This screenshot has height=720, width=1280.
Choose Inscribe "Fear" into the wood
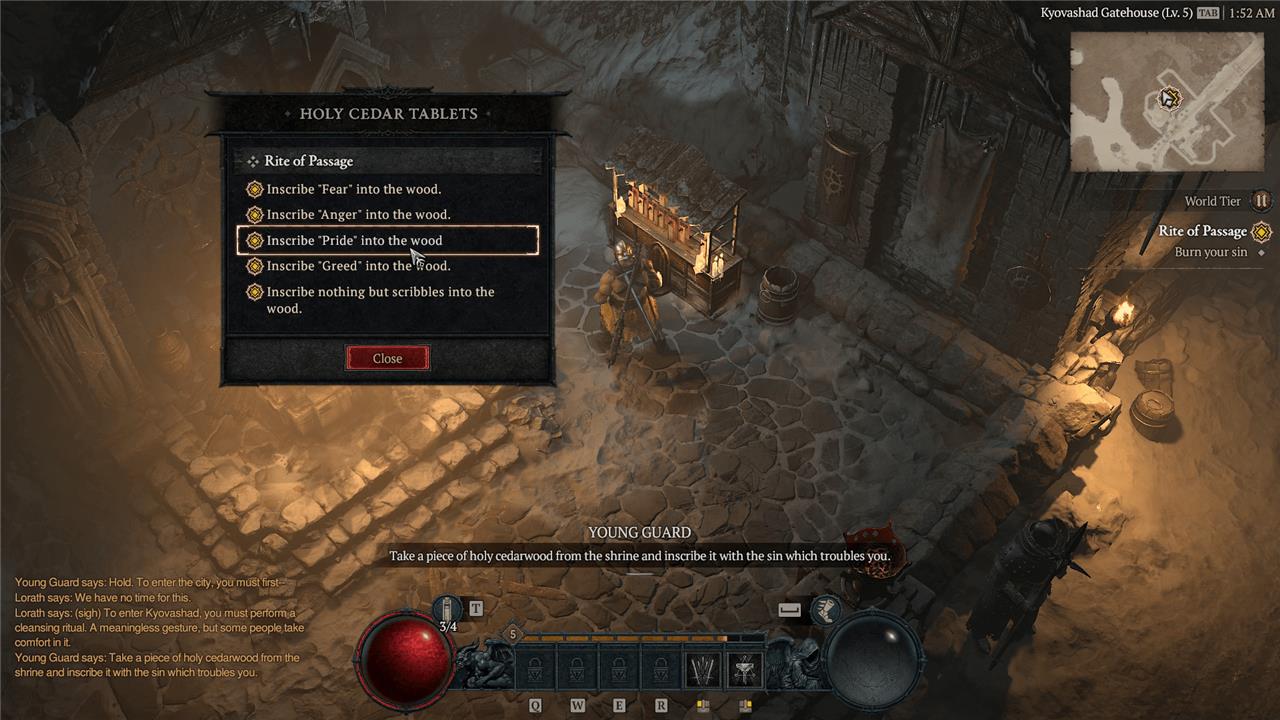tap(353, 189)
